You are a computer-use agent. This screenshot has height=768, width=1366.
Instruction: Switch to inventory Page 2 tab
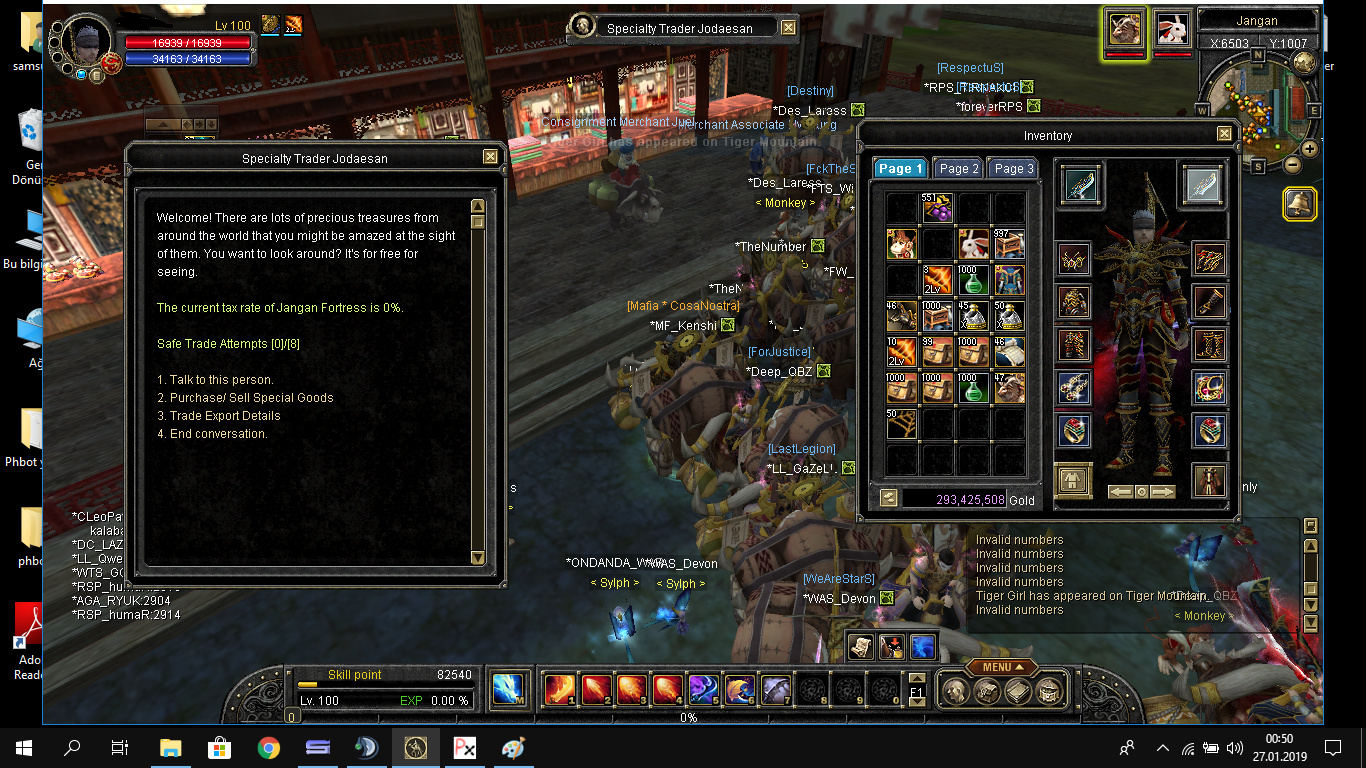coord(959,169)
